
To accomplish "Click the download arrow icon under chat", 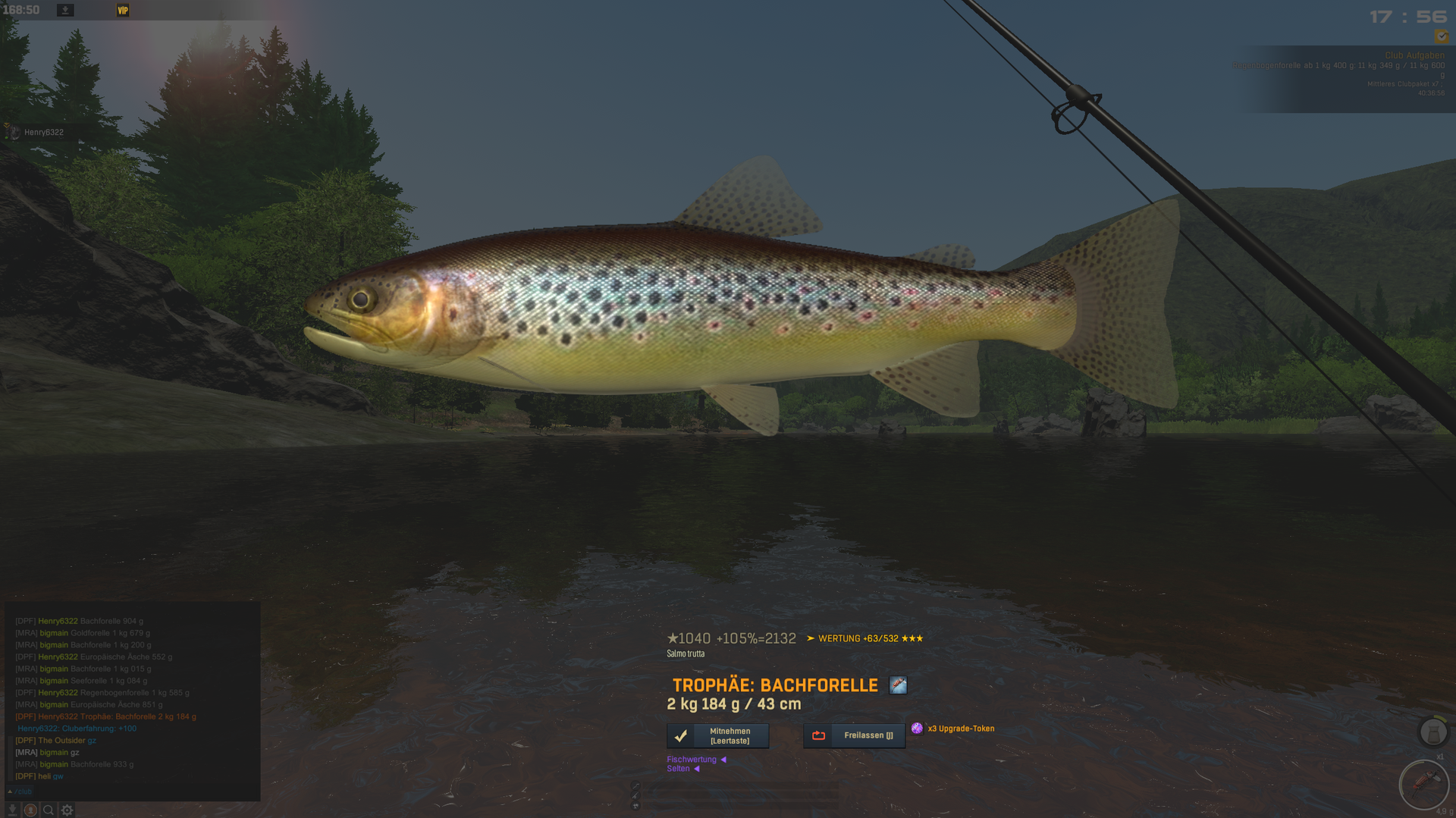I will tap(13, 810).
